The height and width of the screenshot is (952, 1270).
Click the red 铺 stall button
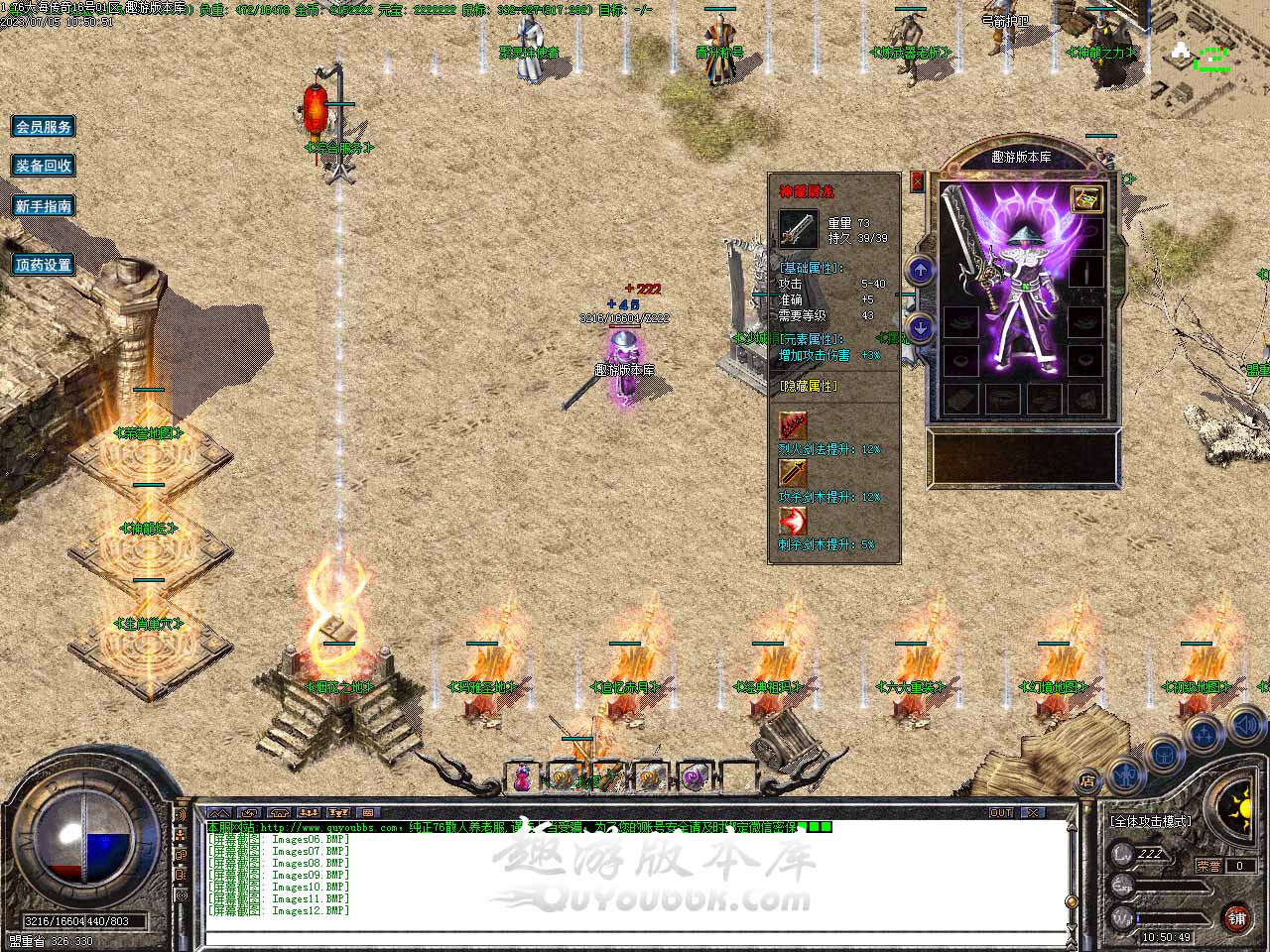pos(1236,917)
